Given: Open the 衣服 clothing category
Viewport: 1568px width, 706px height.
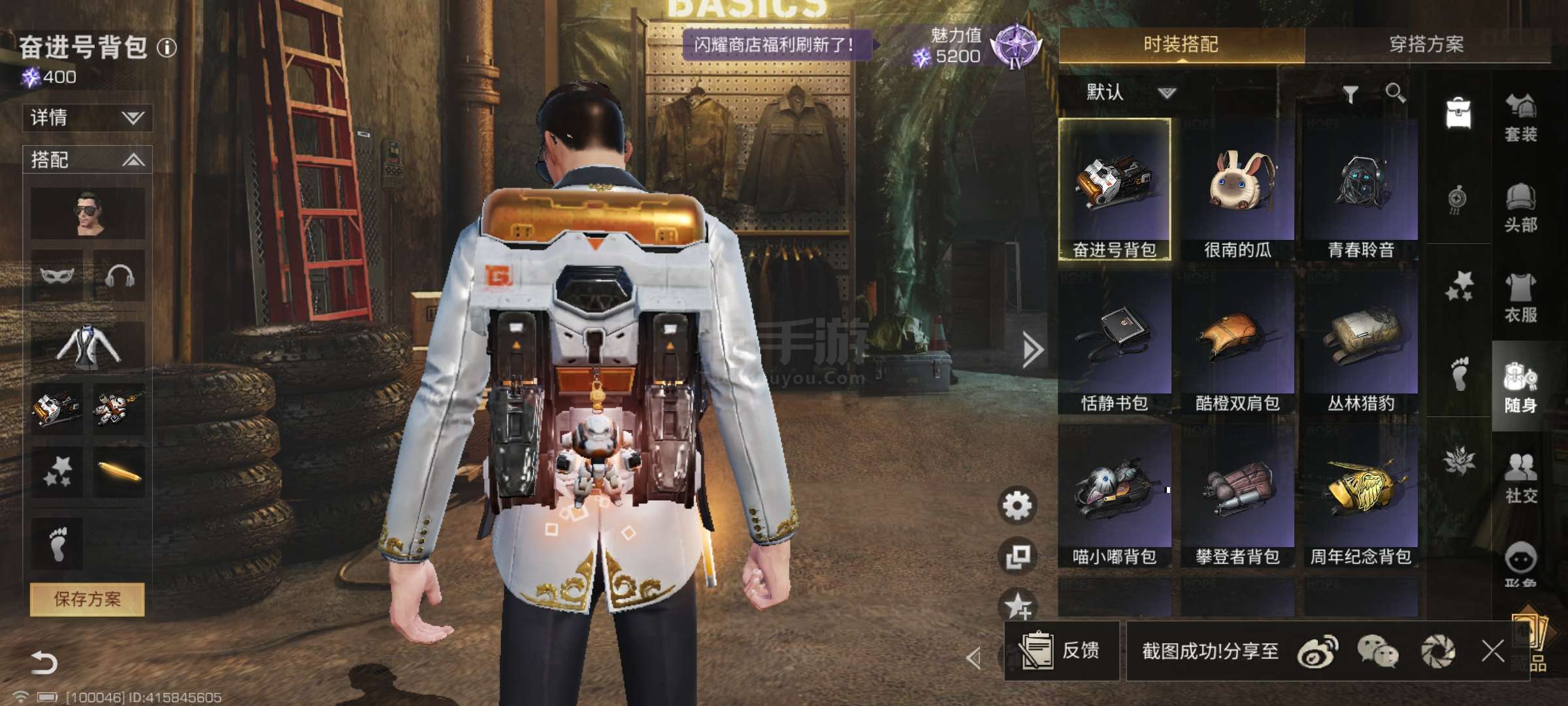Looking at the screenshot, I should pyautogui.click(x=1520, y=297).
